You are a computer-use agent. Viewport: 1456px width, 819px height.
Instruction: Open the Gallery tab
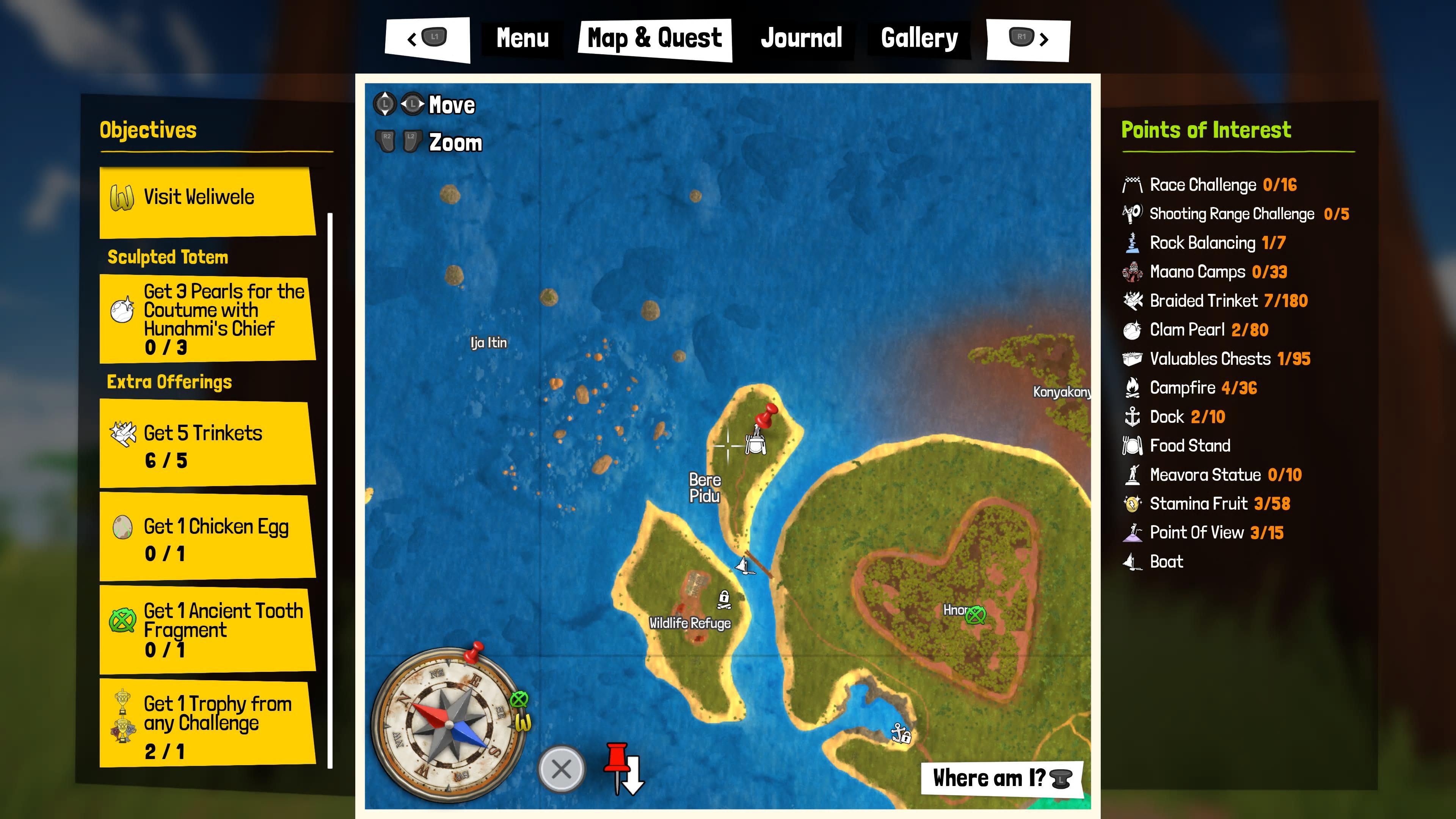click(x=918, y=37)
